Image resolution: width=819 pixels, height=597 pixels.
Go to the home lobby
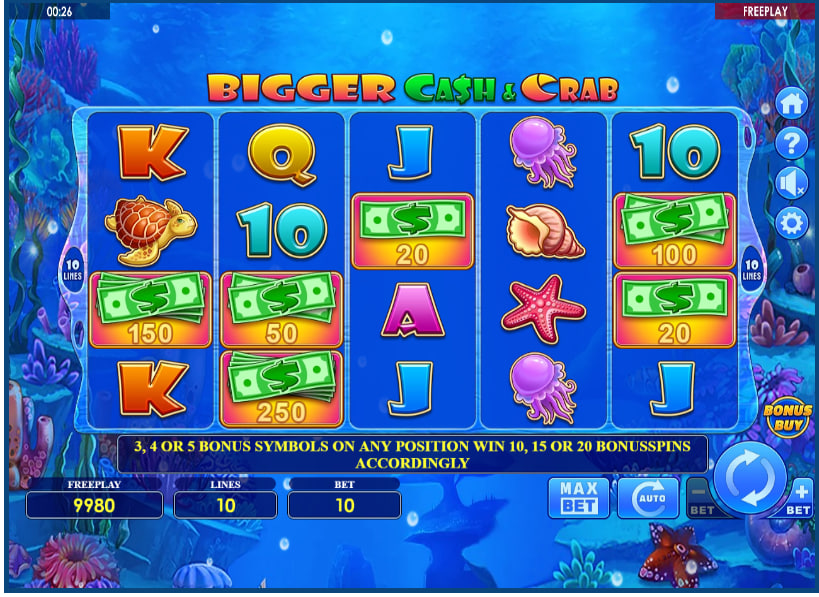[x=792, y=102]
